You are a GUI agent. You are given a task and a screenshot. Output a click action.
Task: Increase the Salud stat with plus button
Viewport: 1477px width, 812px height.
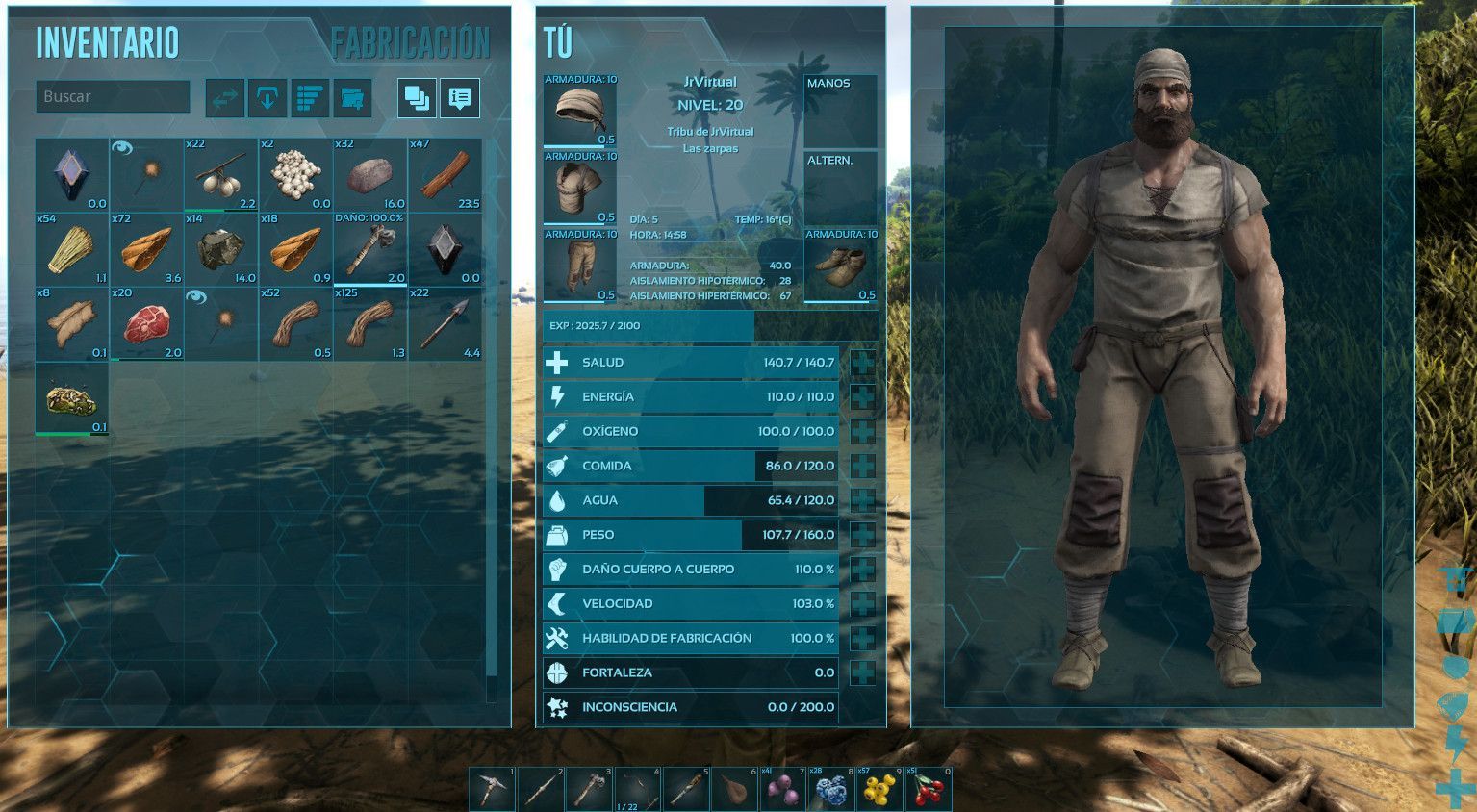(x=863, y=363)
